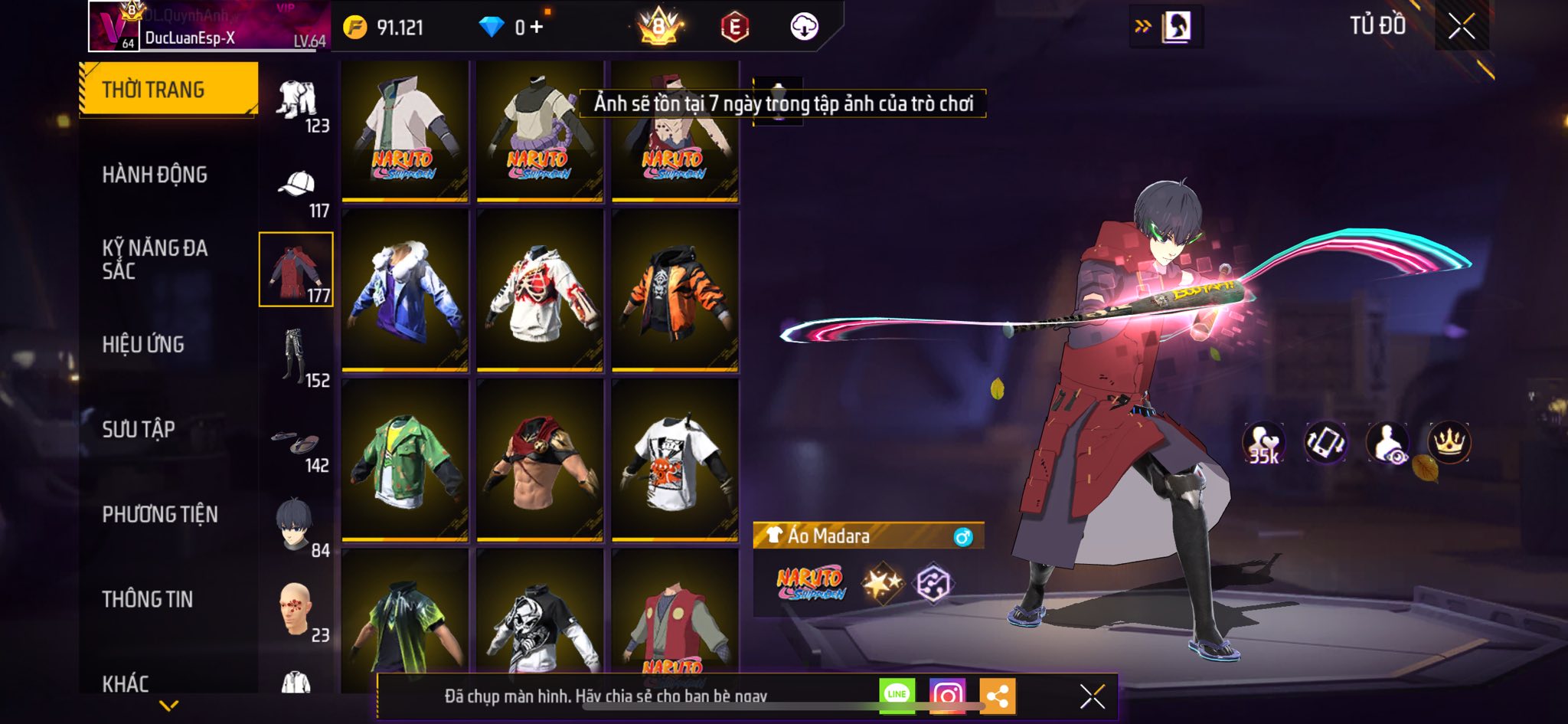This screenshot has height=724, width=1568.
Task: Close the wardrobe with the top-right X
Action: [x=1461, y=27]
